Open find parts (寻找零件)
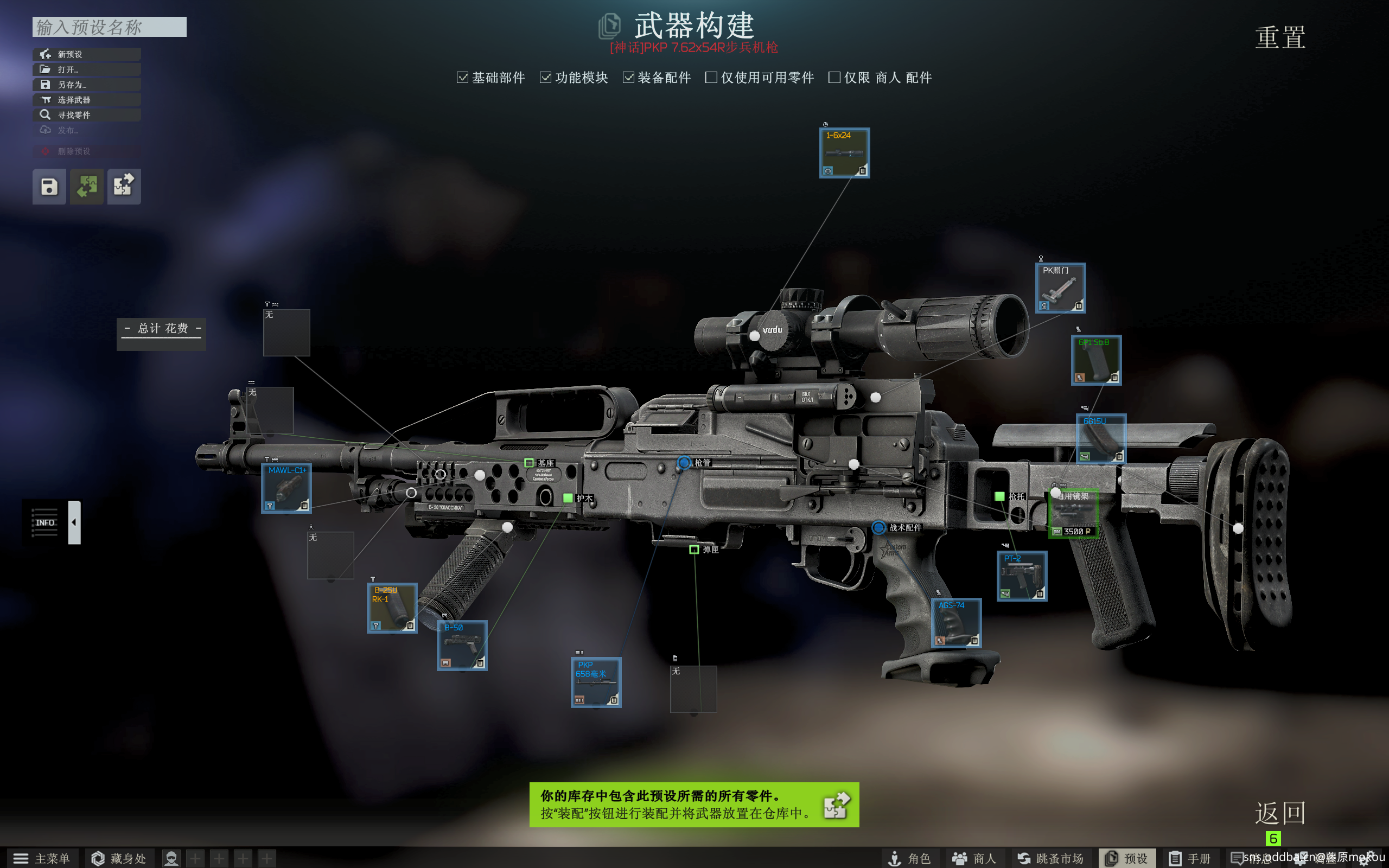 pos(86,115)
